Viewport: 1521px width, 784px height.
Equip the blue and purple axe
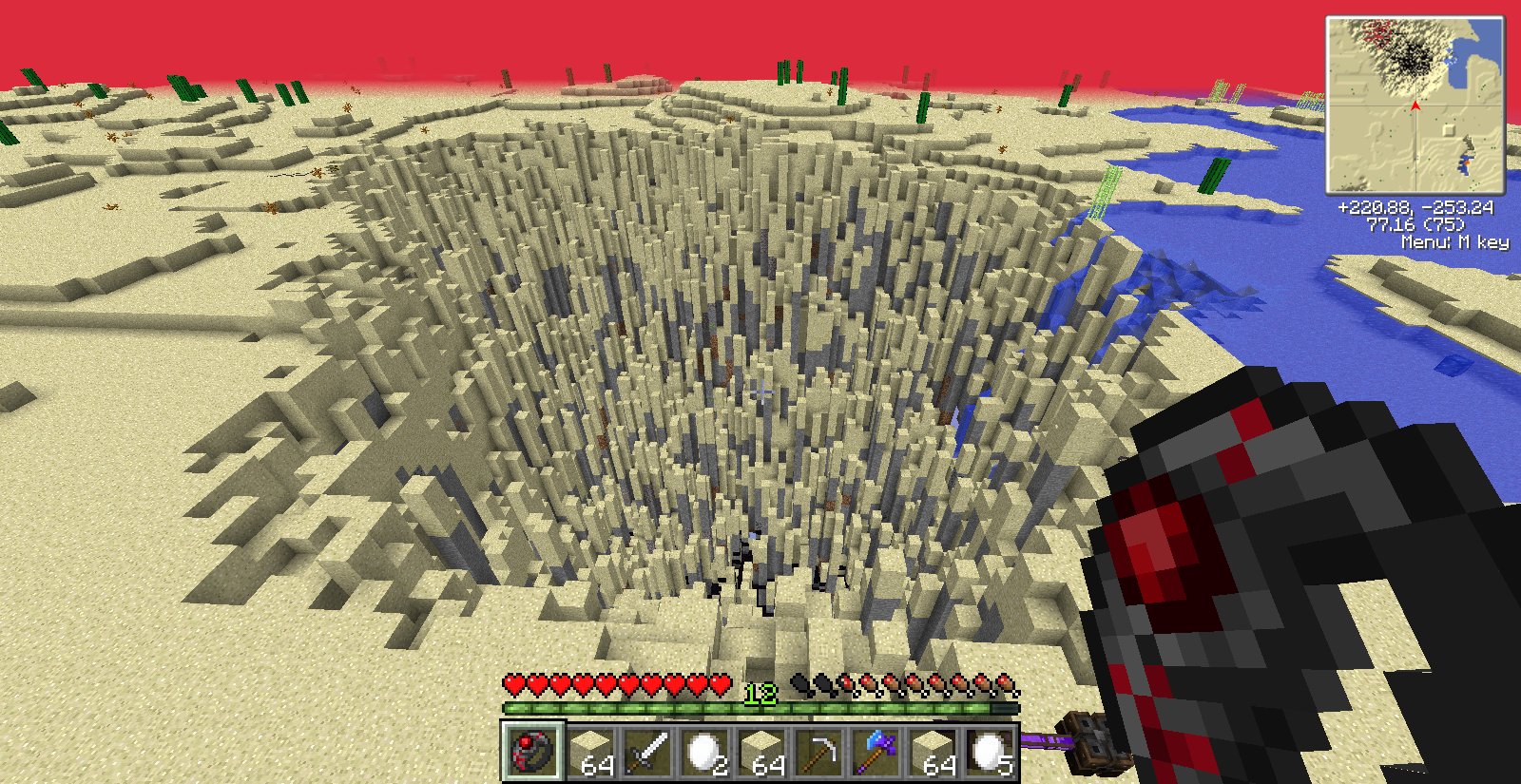(876, 752)
